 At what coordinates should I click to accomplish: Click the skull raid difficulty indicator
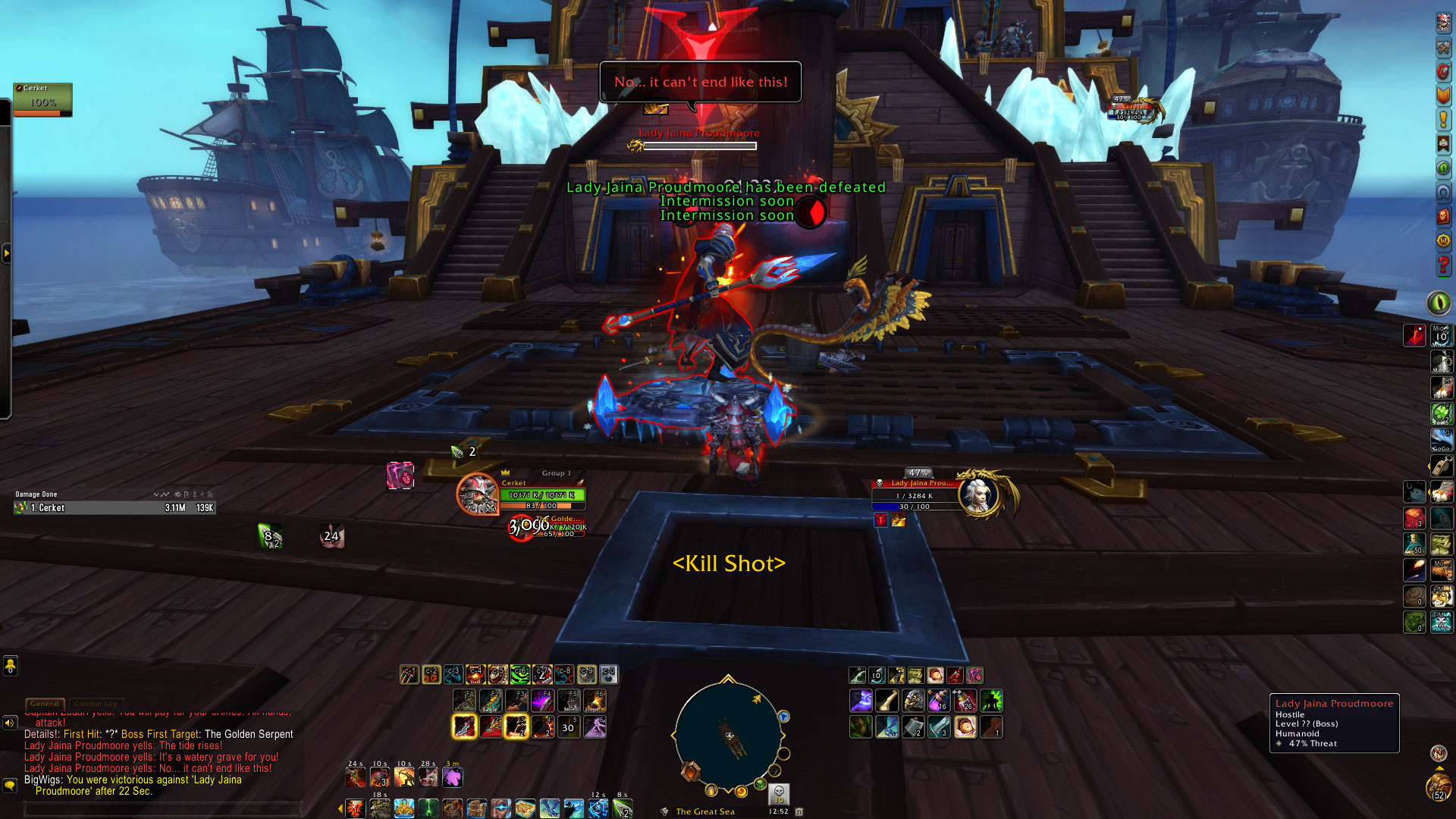coord(779,792)
